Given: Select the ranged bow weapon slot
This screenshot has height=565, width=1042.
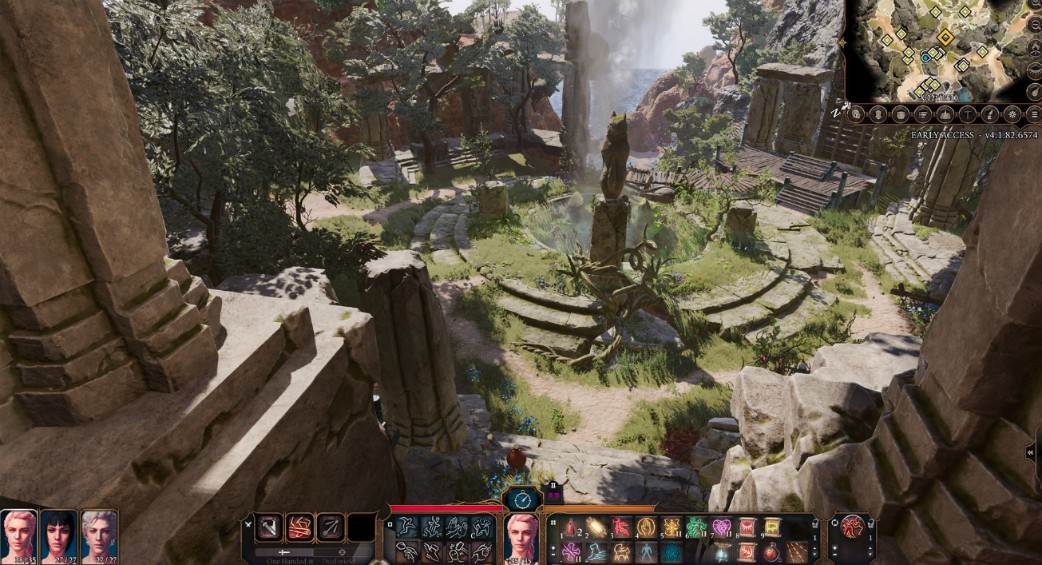Looking at the screenshot, I should pyautogui.click(x=331, y=527).
